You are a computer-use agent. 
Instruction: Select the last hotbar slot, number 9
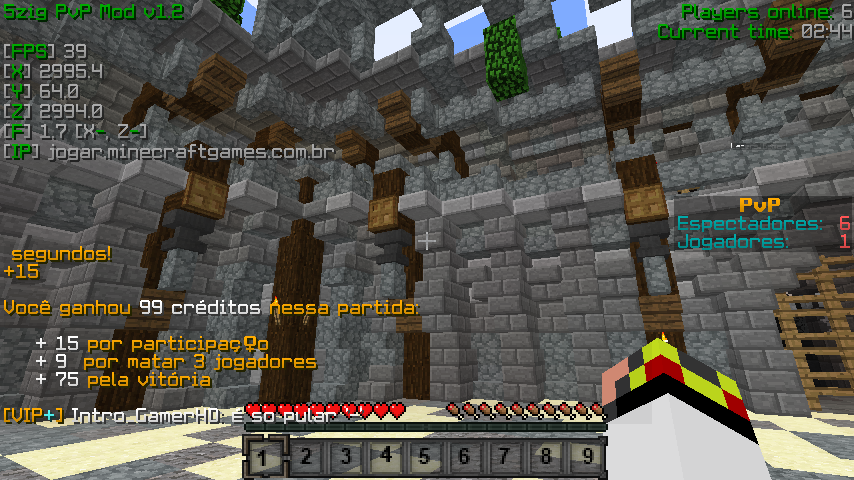587,458
